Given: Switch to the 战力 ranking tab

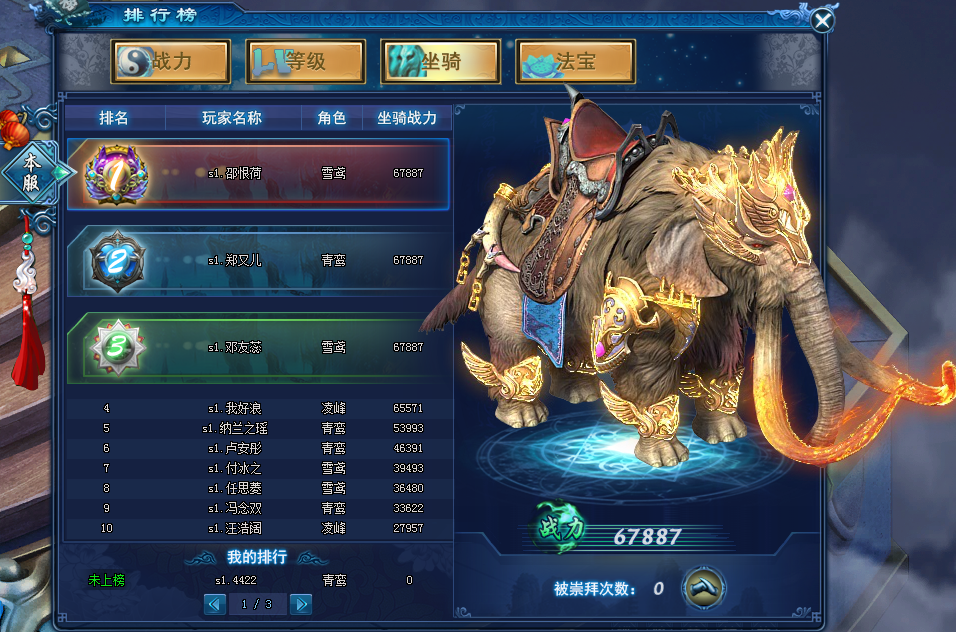Looking at the screenshot, I should pos(171,61).
